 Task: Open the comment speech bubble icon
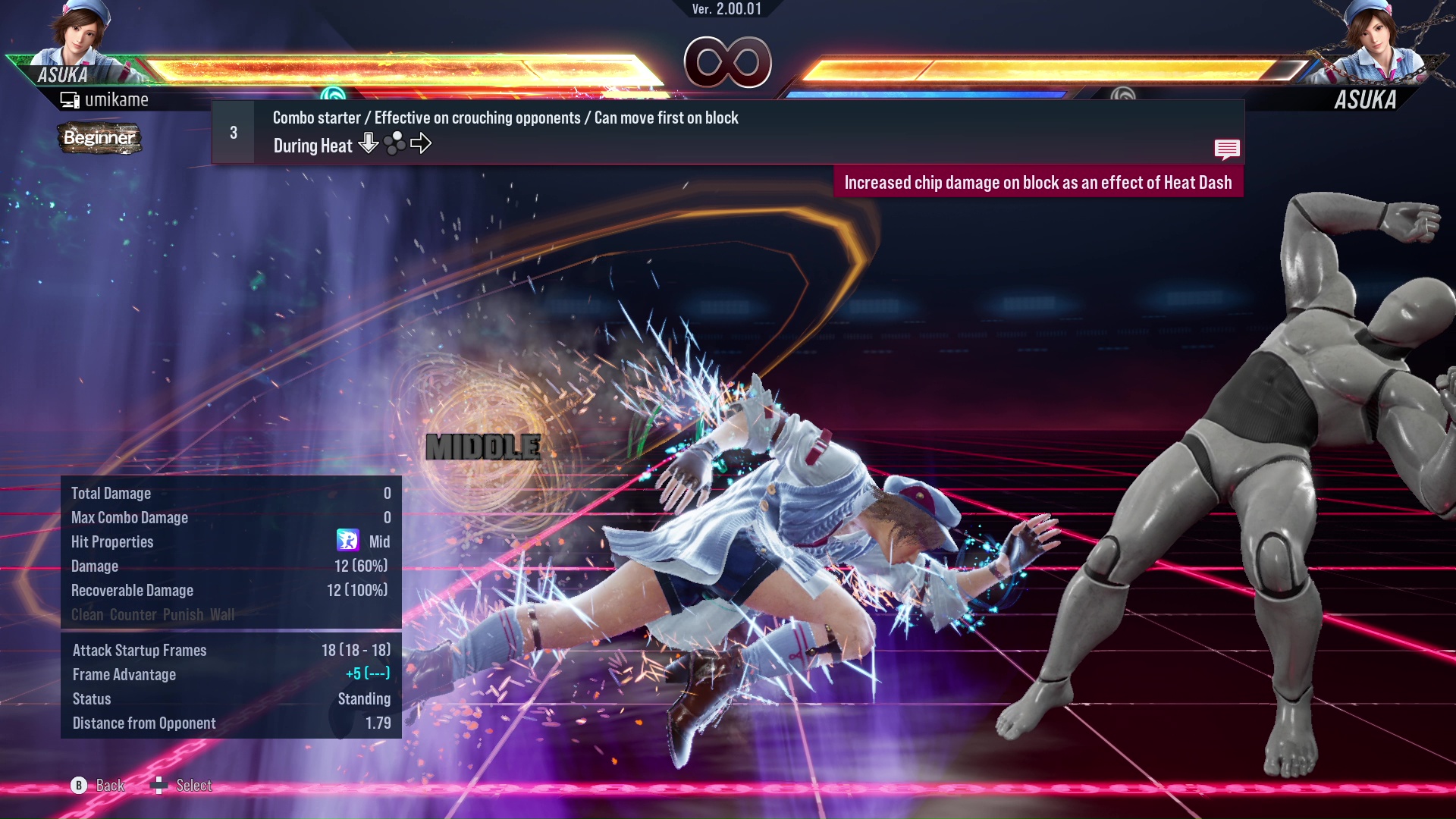click(1227, 149)
